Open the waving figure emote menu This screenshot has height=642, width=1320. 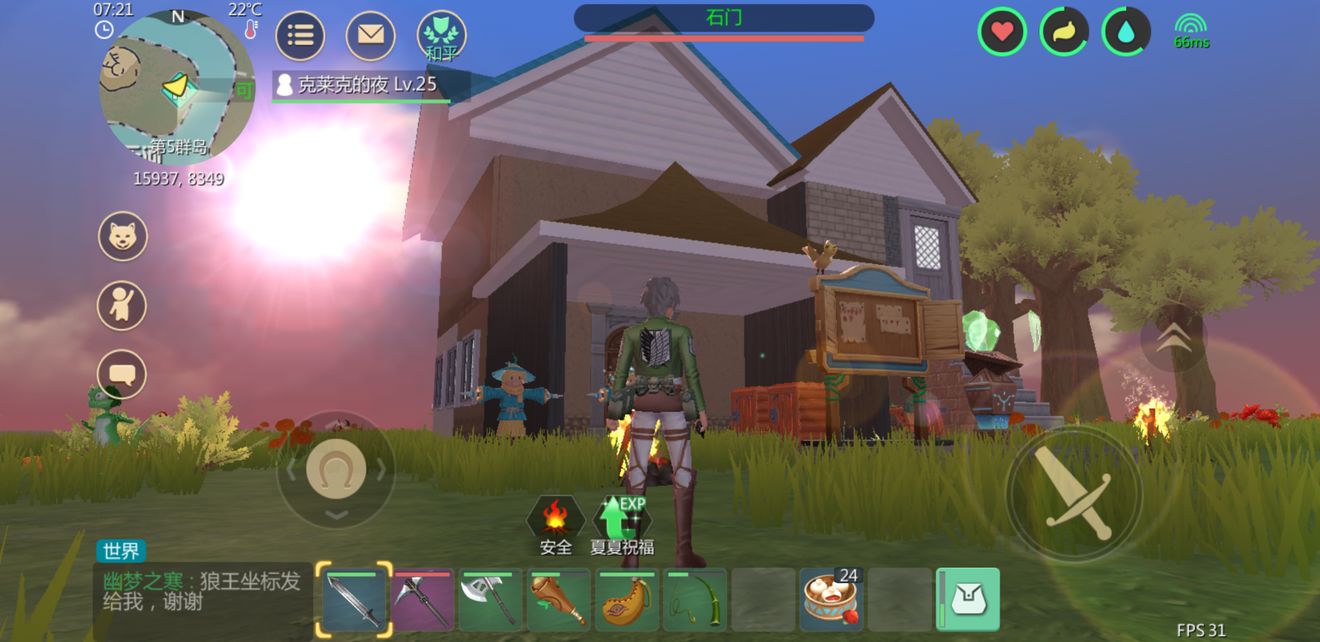pyautogui.click(x=122, y=305)
